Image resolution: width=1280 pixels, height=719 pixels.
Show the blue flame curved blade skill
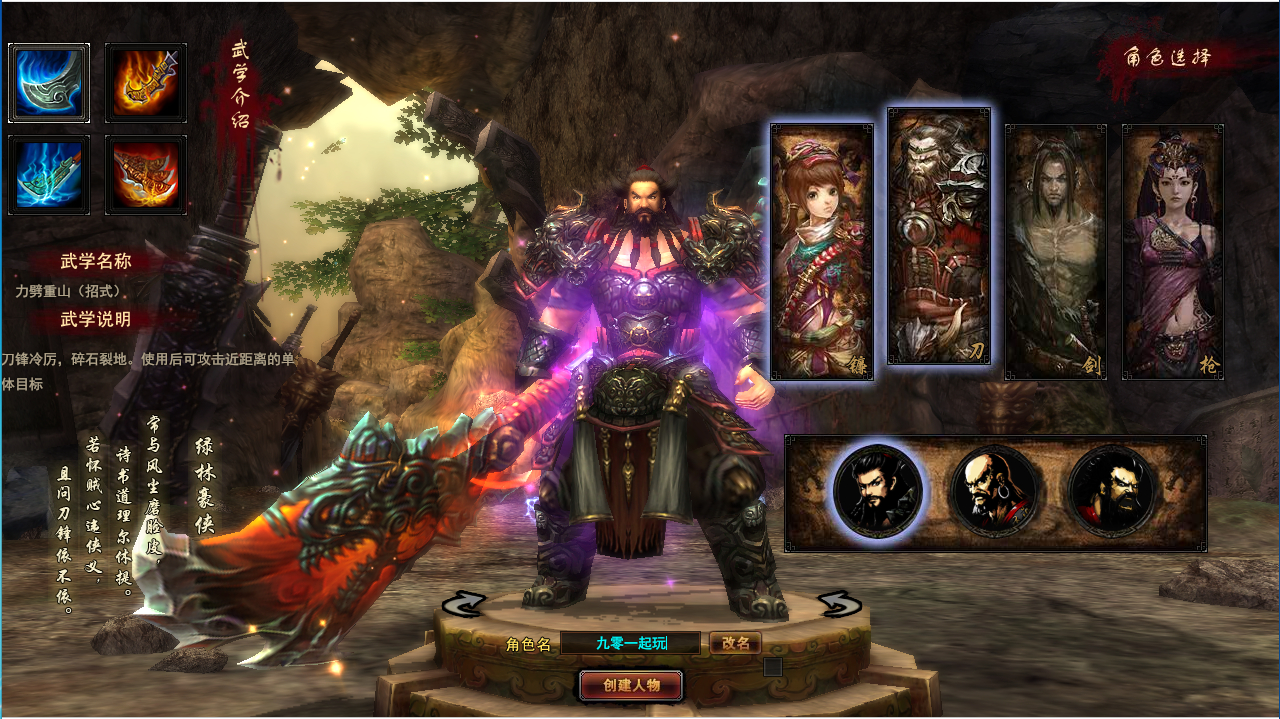coord(49,83)
